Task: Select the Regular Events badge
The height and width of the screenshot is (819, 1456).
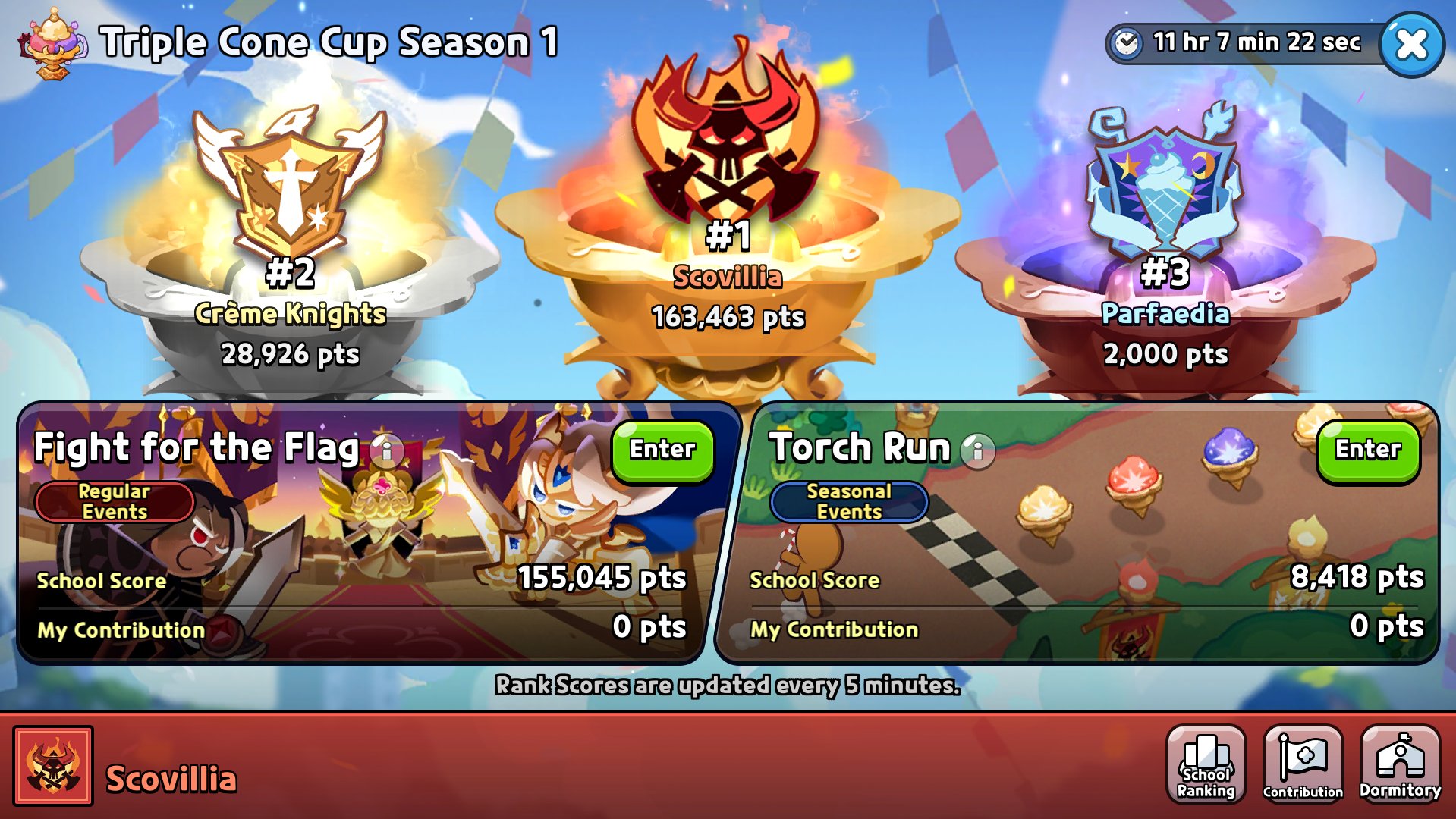Action: tap(114, 501)
